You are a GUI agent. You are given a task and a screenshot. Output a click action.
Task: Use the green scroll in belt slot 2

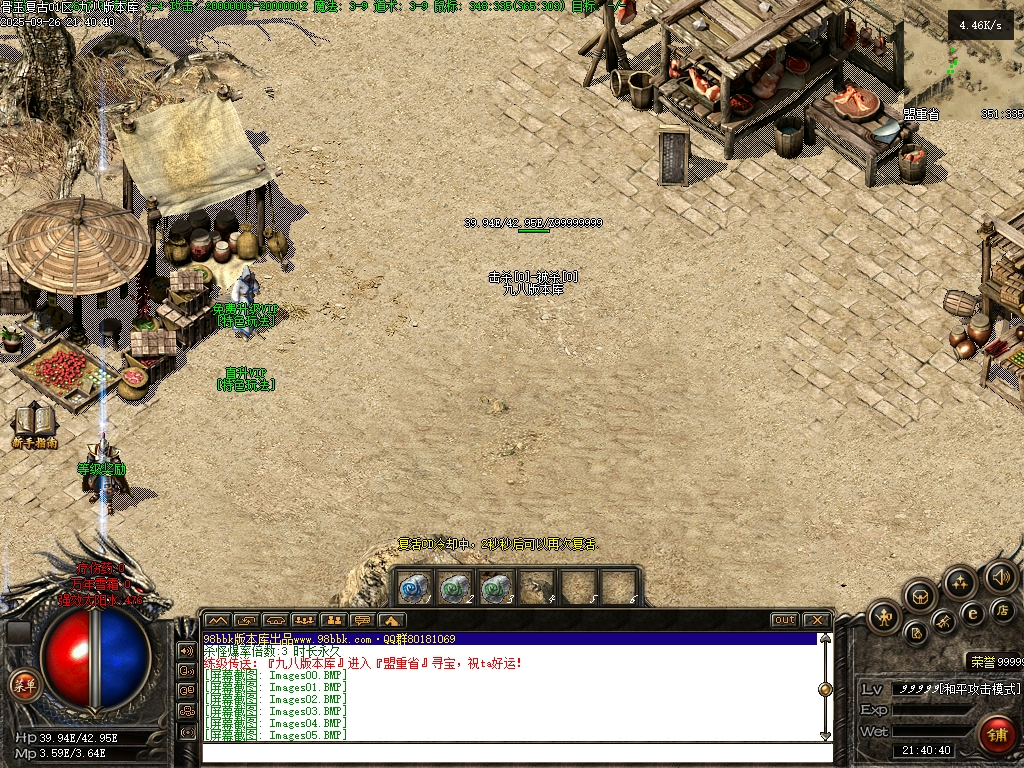click(455, 586)
